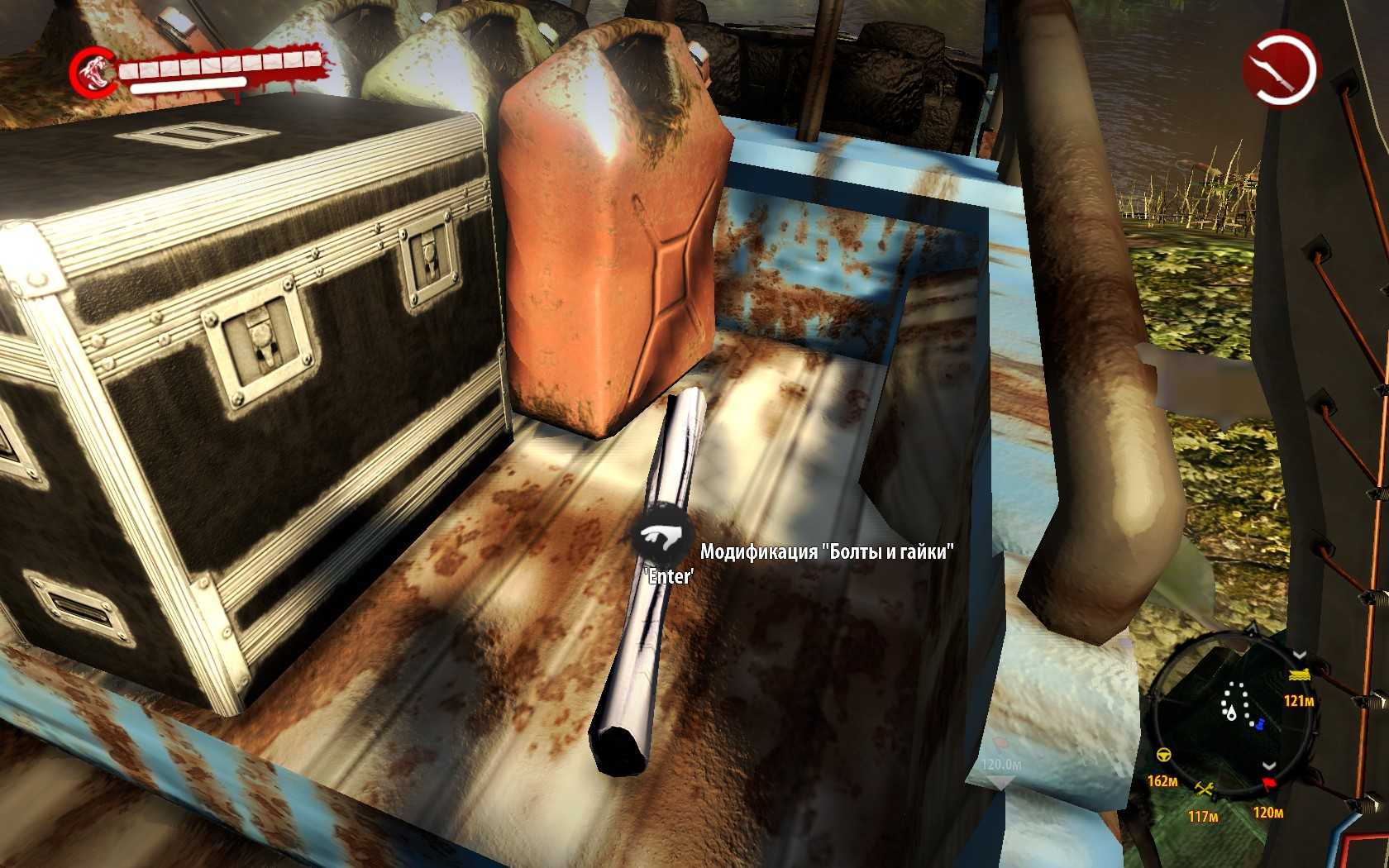This screenshot has width=1389, height=868.
Task: Select the red flag marker on minimap
Action: [1268, 784]
